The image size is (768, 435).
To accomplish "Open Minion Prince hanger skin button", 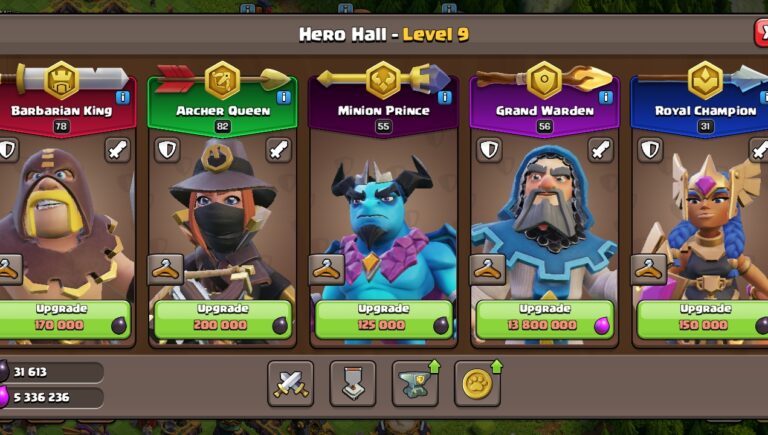I will pyautogui.click(x=327, y=268).
